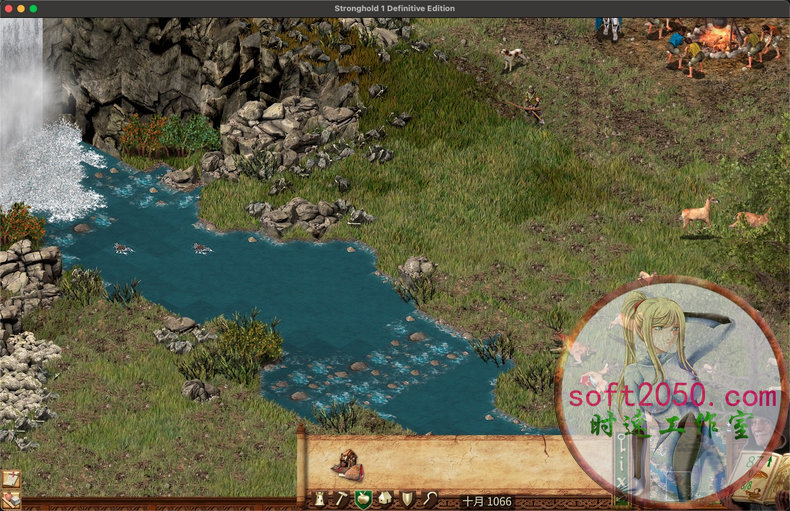Select the food apple building category
790x511 pixels.
(x=363, y=498)
